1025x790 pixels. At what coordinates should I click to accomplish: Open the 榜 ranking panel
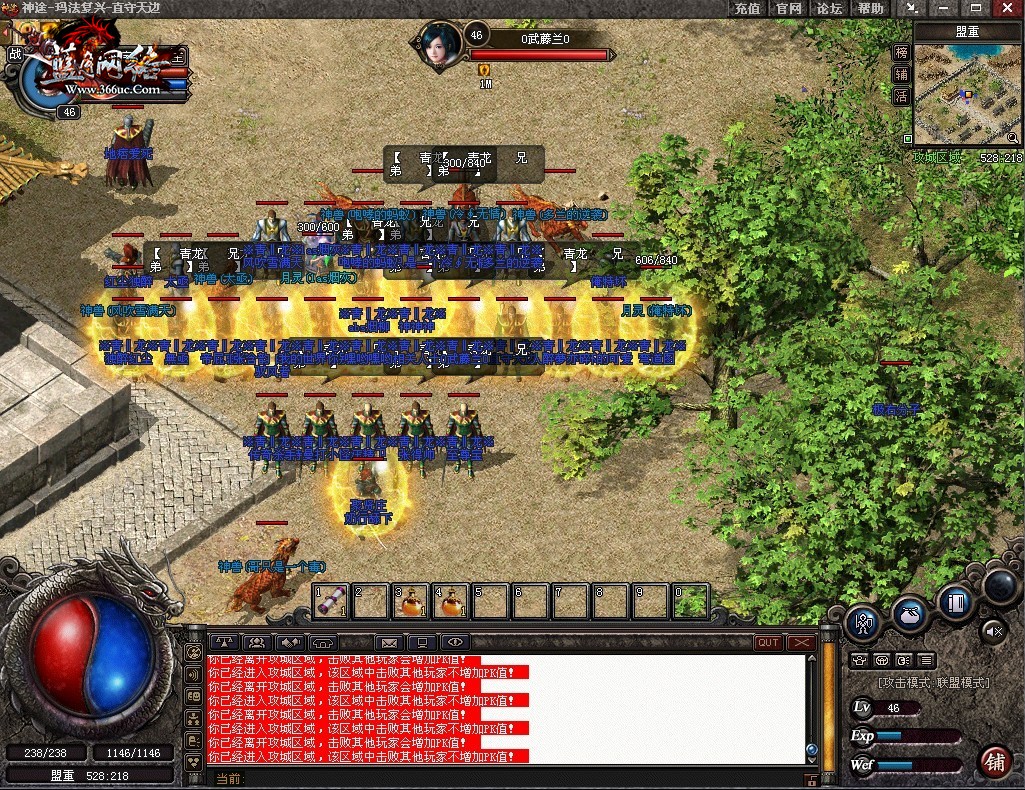click(901, 52)
